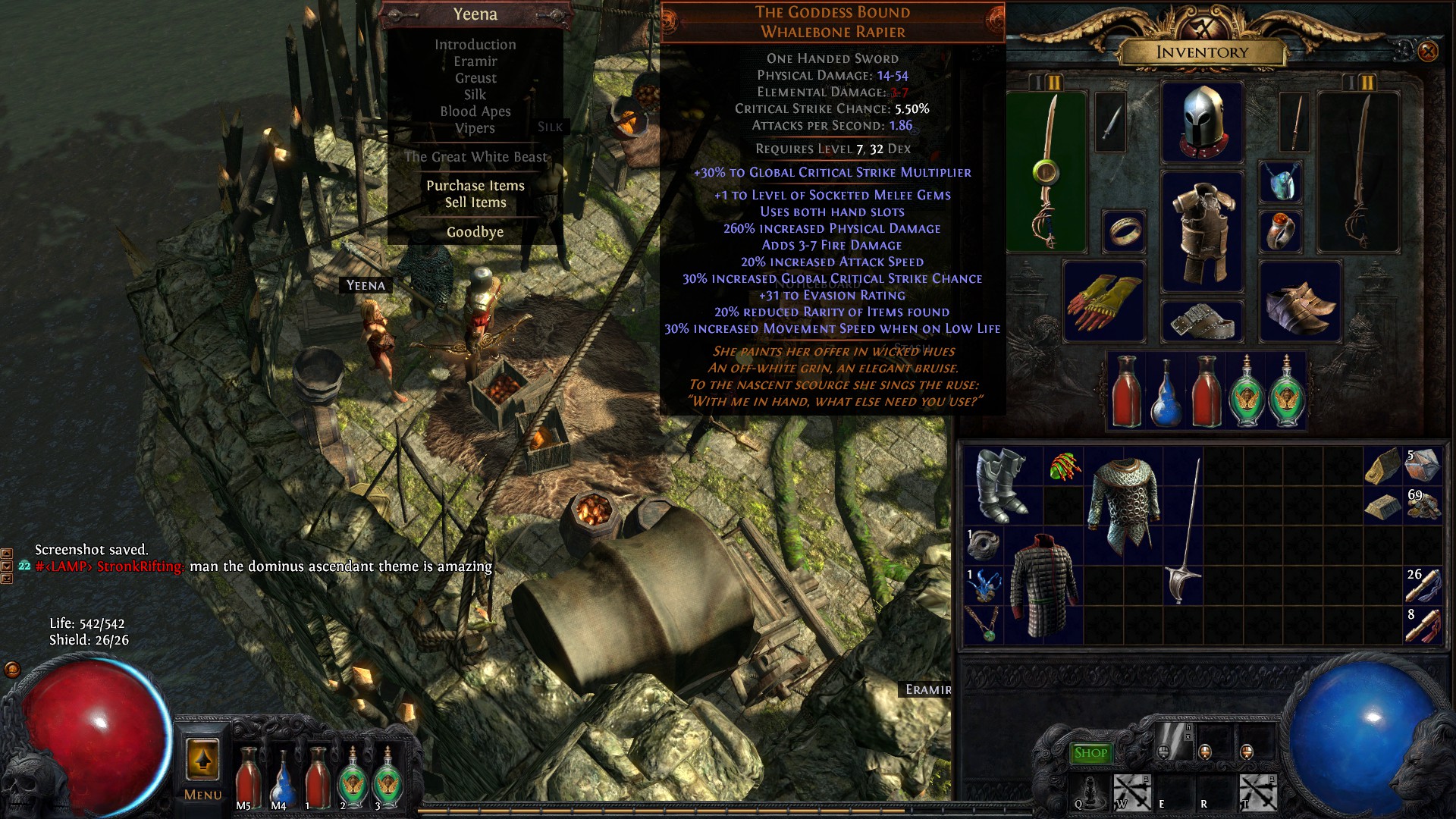Select the equipped red and yellow gloves
This screenshot has width=1456, height=819.
pyautogui.click(x=1103, y=301)
